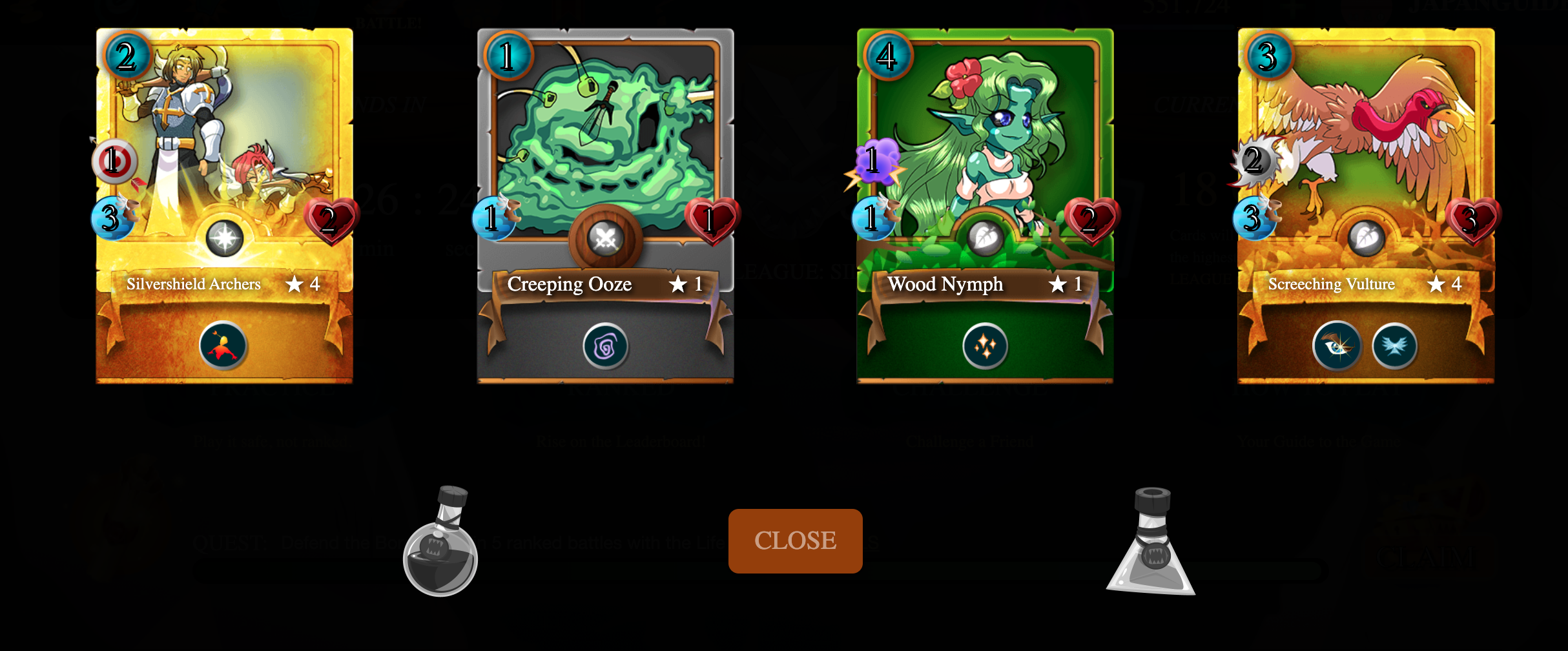Close the card reward popup

795,541
